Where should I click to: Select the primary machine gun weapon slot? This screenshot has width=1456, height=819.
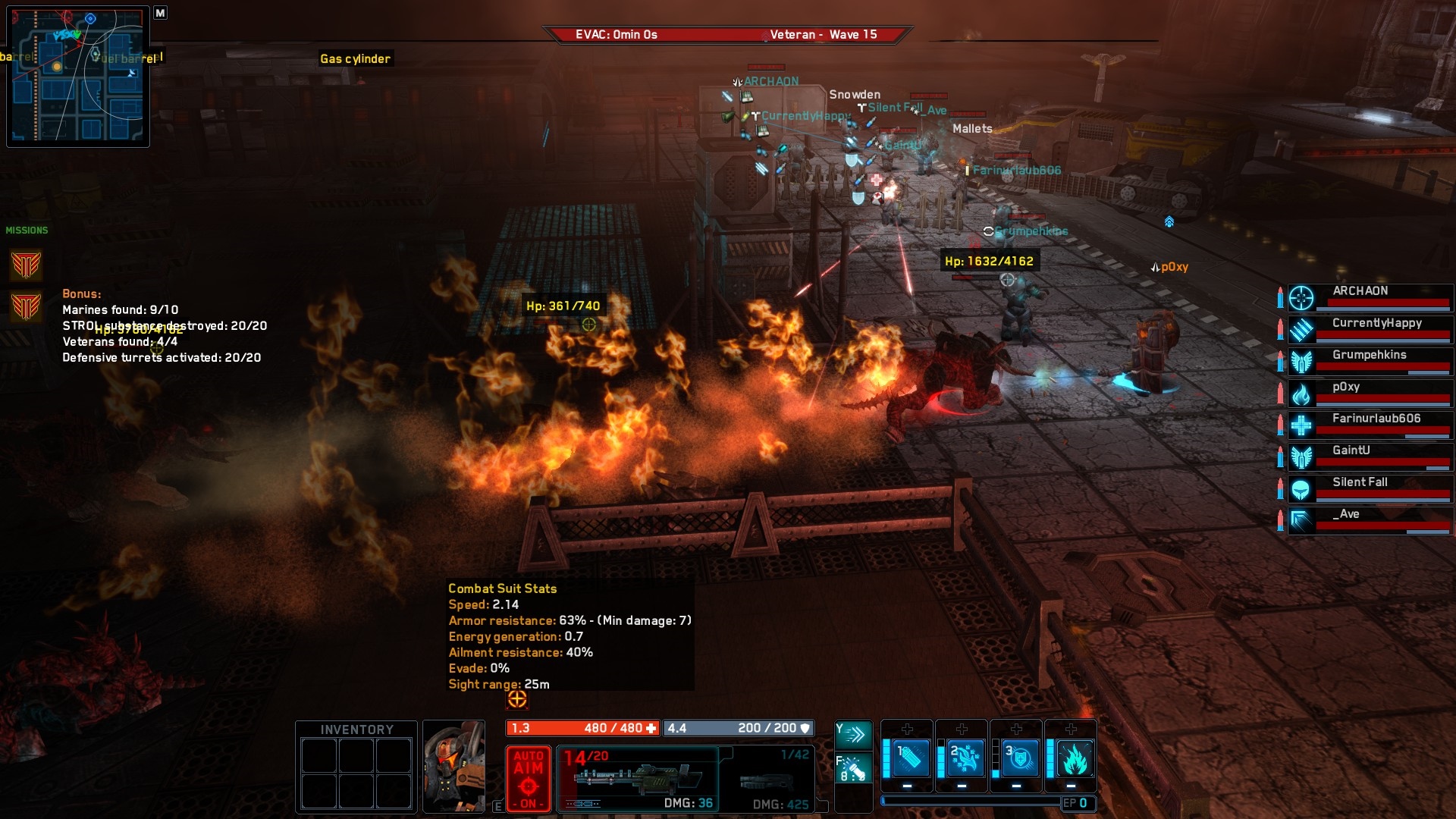coord(638,779)
